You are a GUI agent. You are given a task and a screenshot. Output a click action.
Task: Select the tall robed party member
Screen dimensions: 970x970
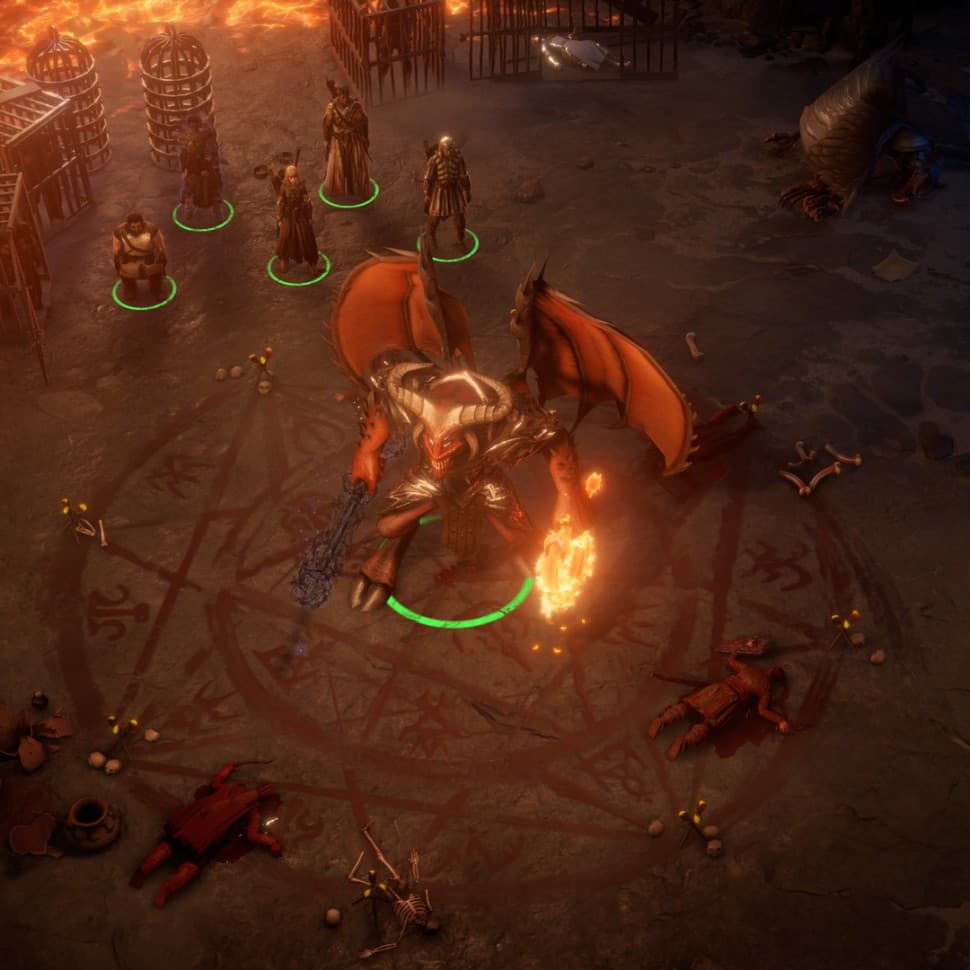pyautogui.click(x=346, y=147)
